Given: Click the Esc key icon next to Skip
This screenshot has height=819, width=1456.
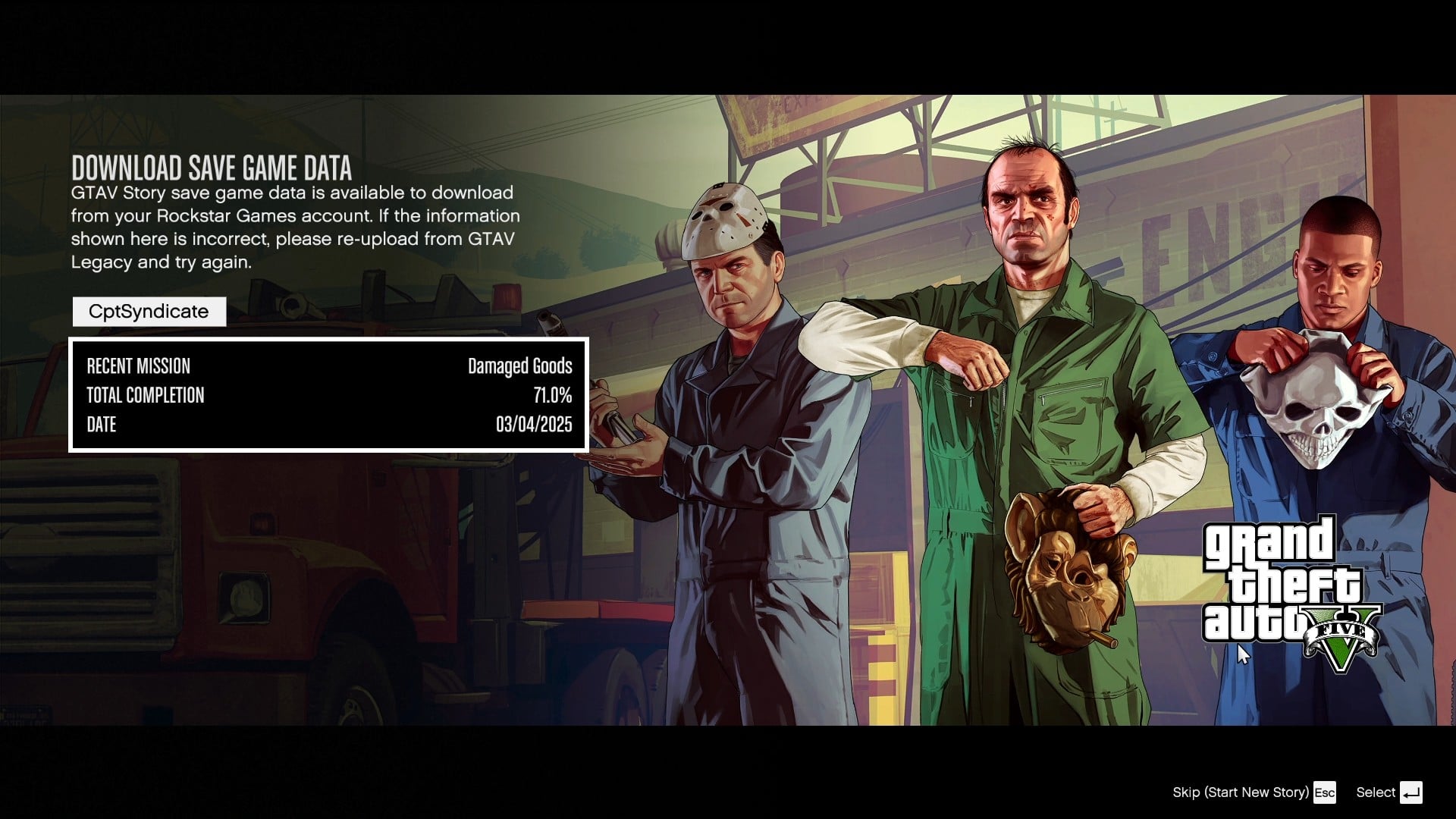Looking at the screenshot, I should (1325, 792).
